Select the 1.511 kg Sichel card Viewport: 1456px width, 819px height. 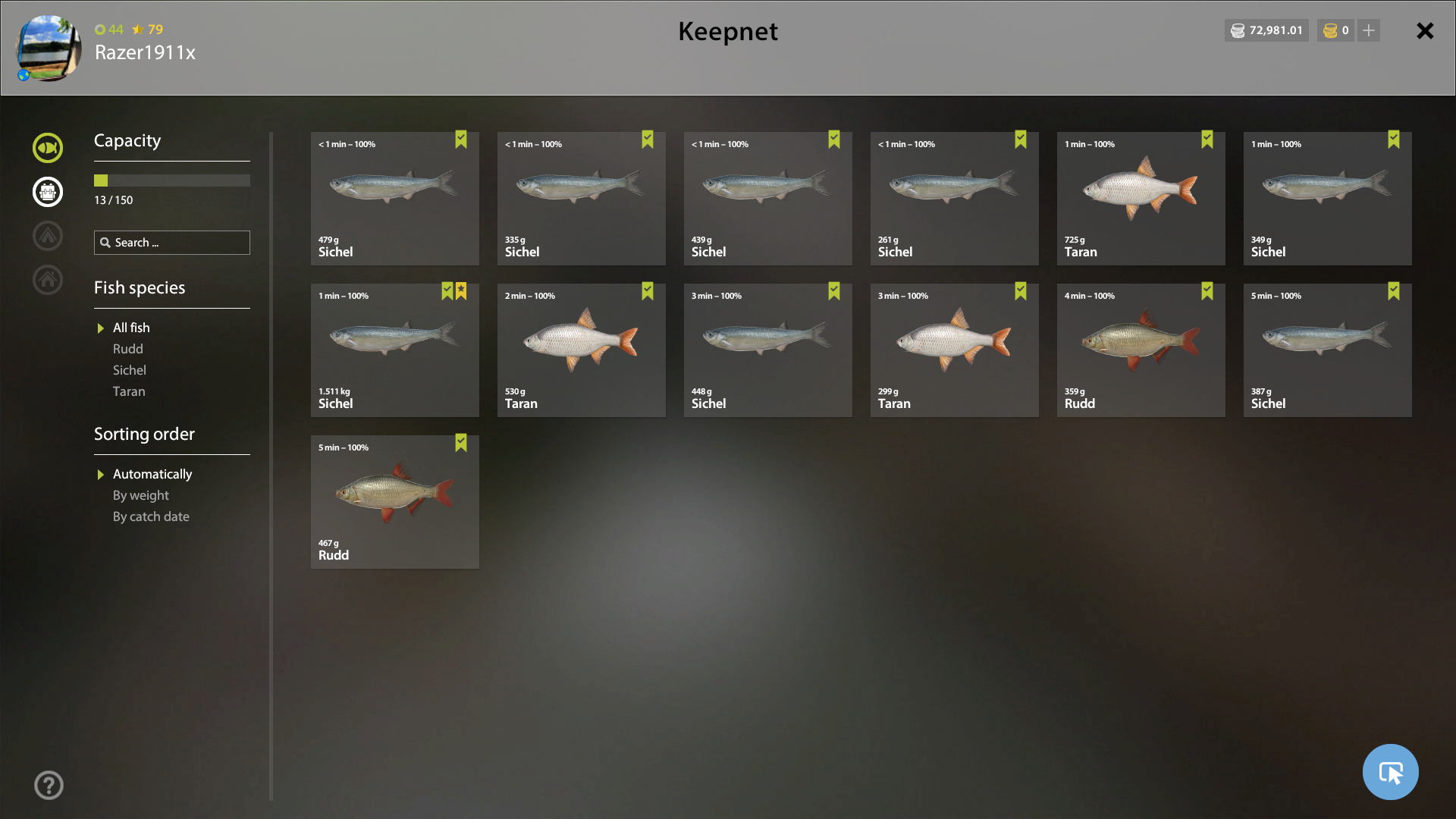(x=394, y=350)
